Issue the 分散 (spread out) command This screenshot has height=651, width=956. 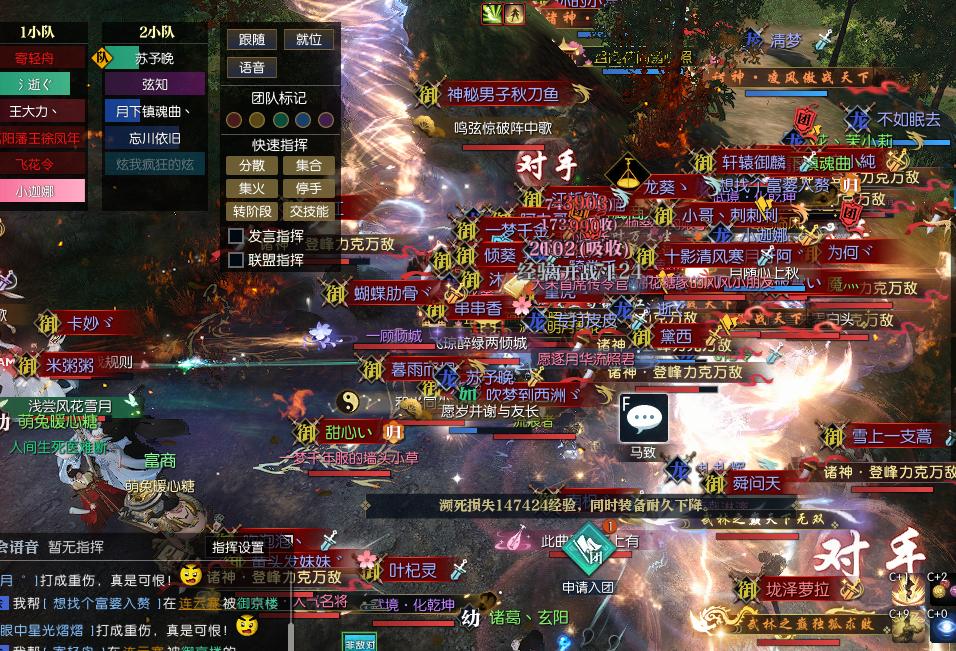click(x=252, y=165)
